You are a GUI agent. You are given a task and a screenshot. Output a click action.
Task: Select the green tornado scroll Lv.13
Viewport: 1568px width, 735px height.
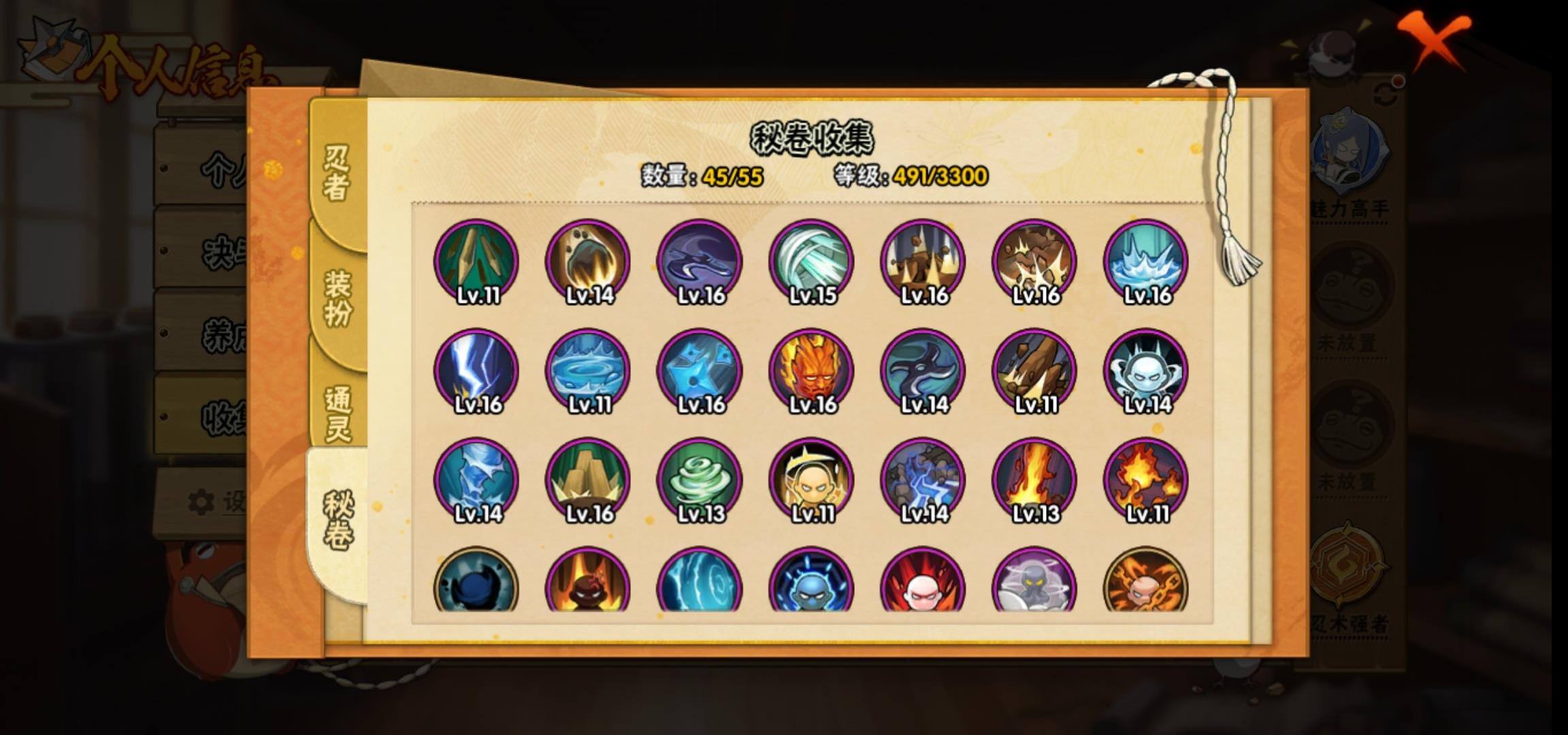tap(700, 480)
